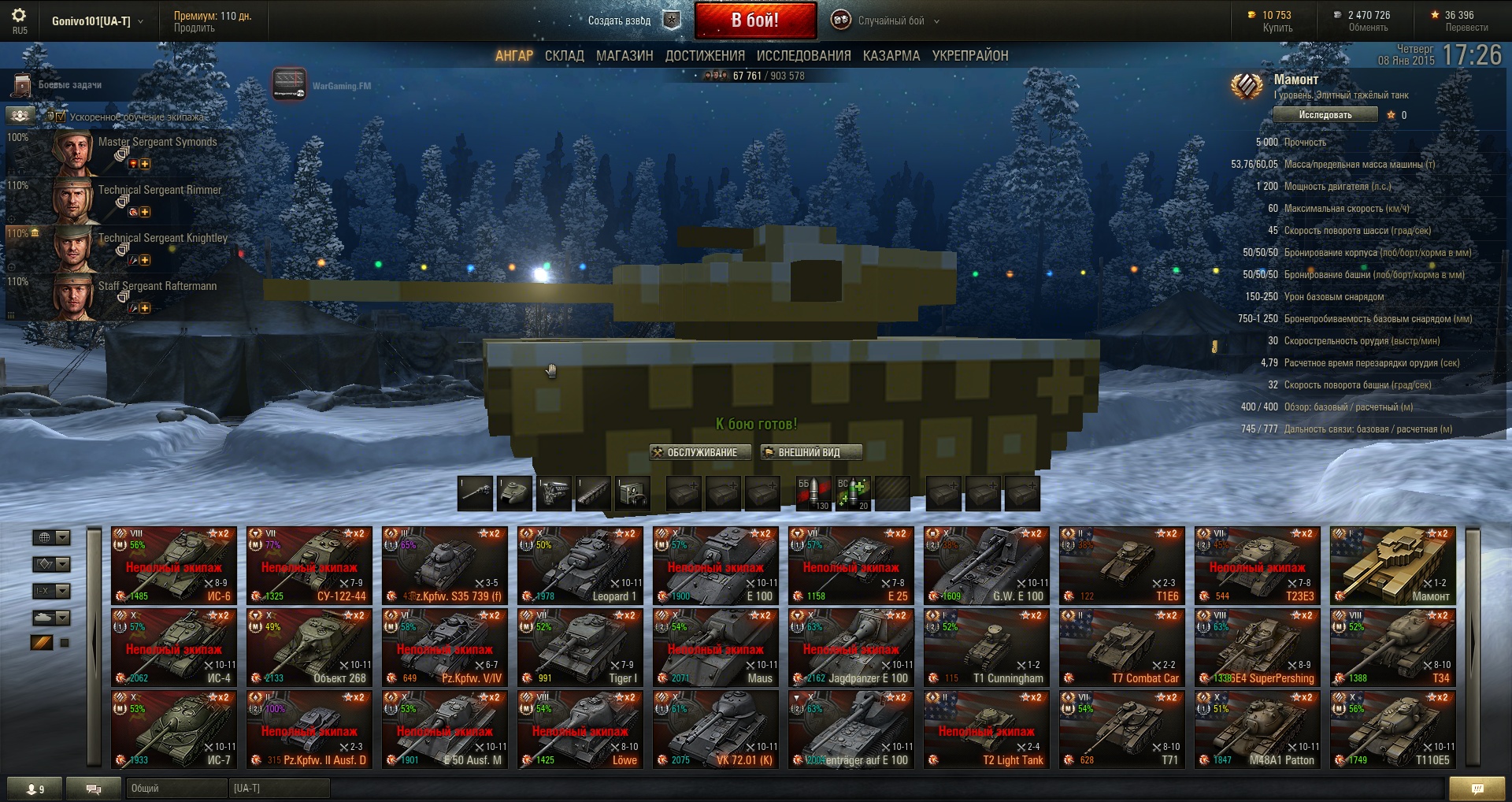Viewport: 1512px width, 802px height.
Task: Select the Maus tank in the carousel
Action: tap(716, 647)
